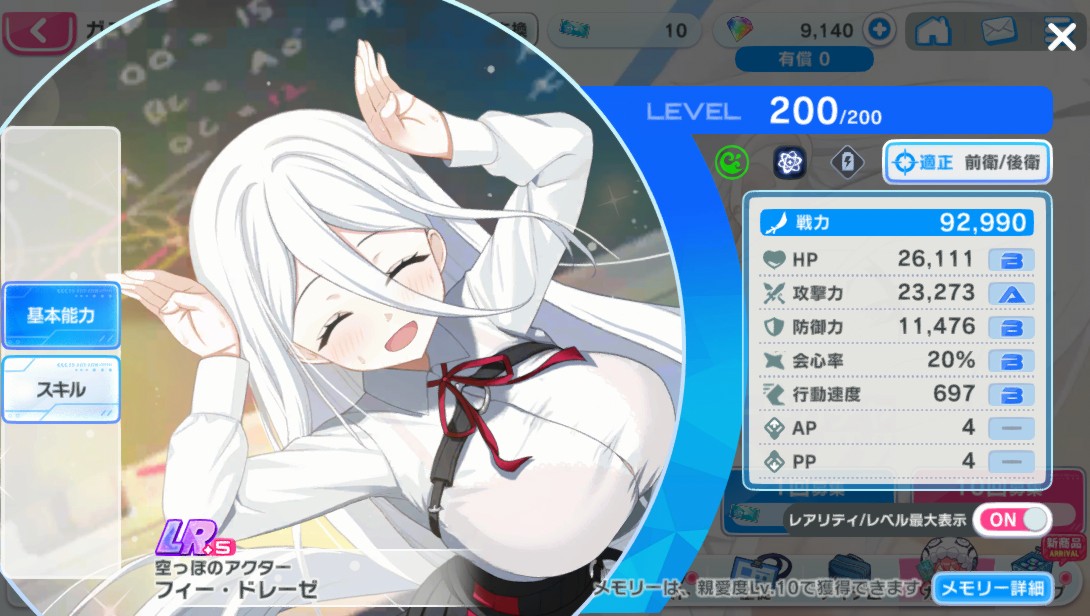
Task: Select the atom symbol icon
Action: pos(790,162)
